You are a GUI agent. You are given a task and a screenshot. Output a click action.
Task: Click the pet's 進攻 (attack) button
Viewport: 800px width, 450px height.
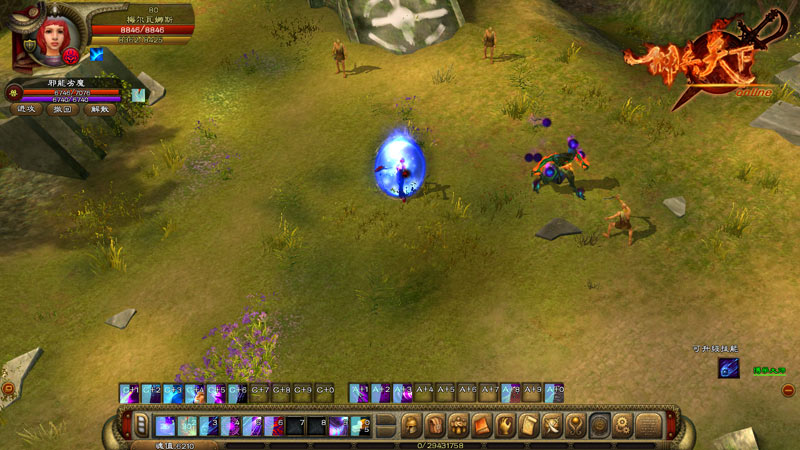[27, 109]
